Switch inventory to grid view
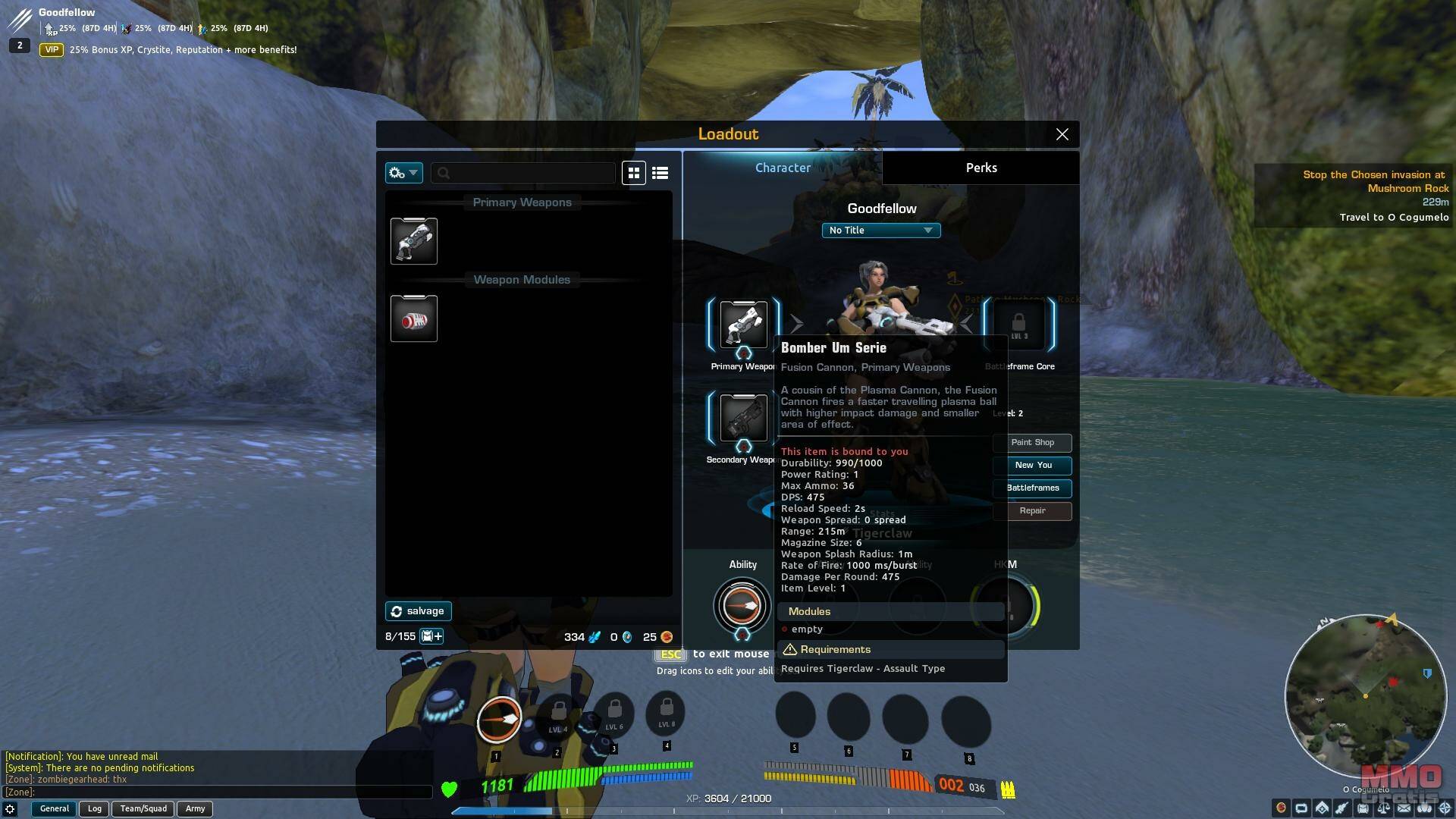The image size is (1456, 819). 634,173
